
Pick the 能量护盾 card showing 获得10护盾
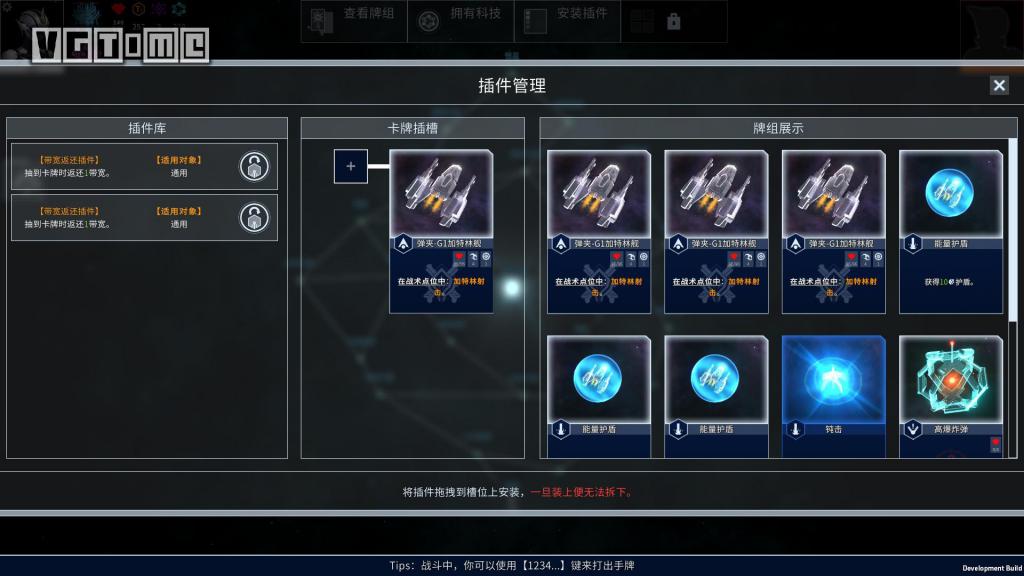point(951,231)
